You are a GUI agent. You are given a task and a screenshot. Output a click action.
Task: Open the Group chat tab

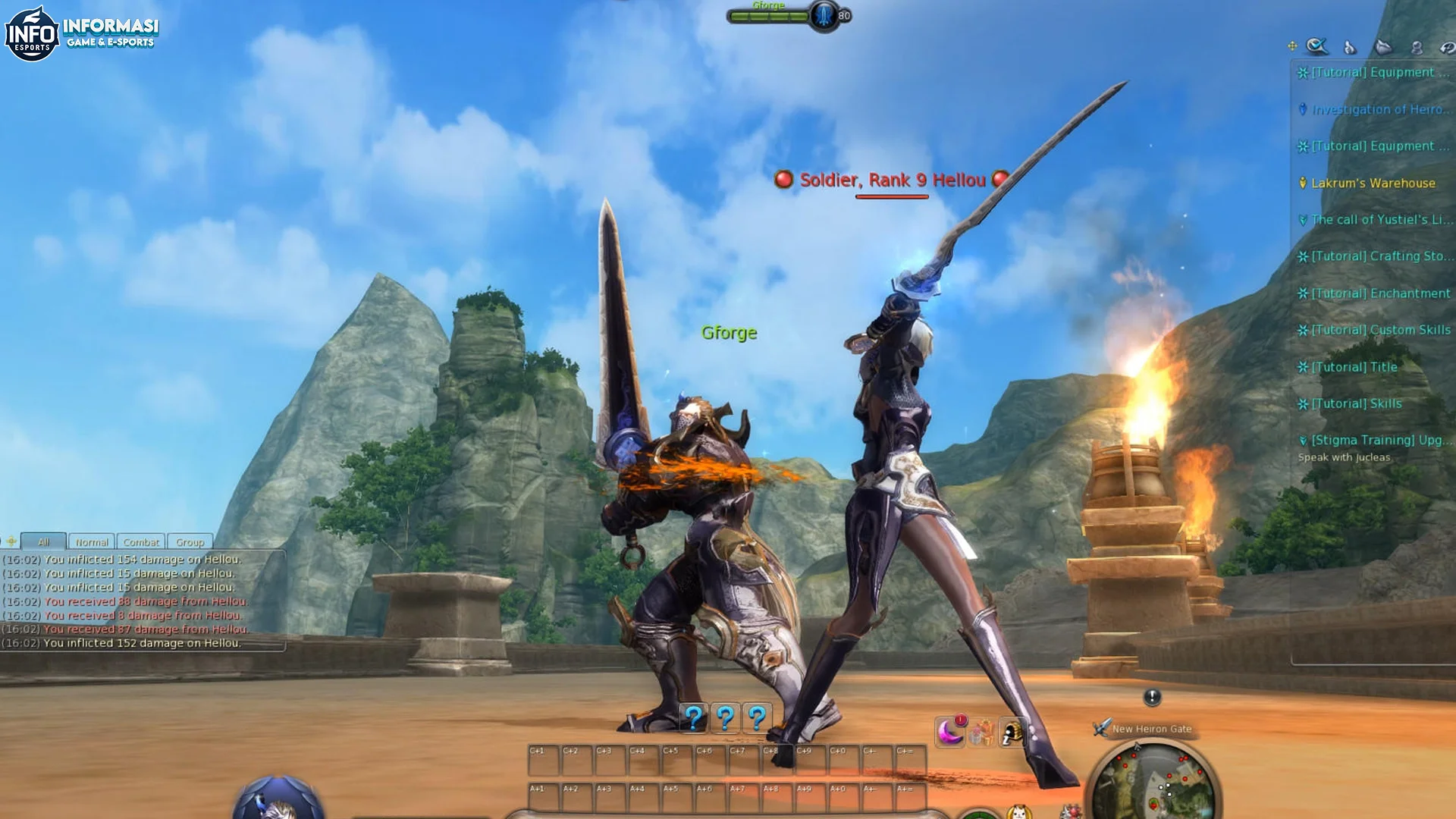point(190,542)
